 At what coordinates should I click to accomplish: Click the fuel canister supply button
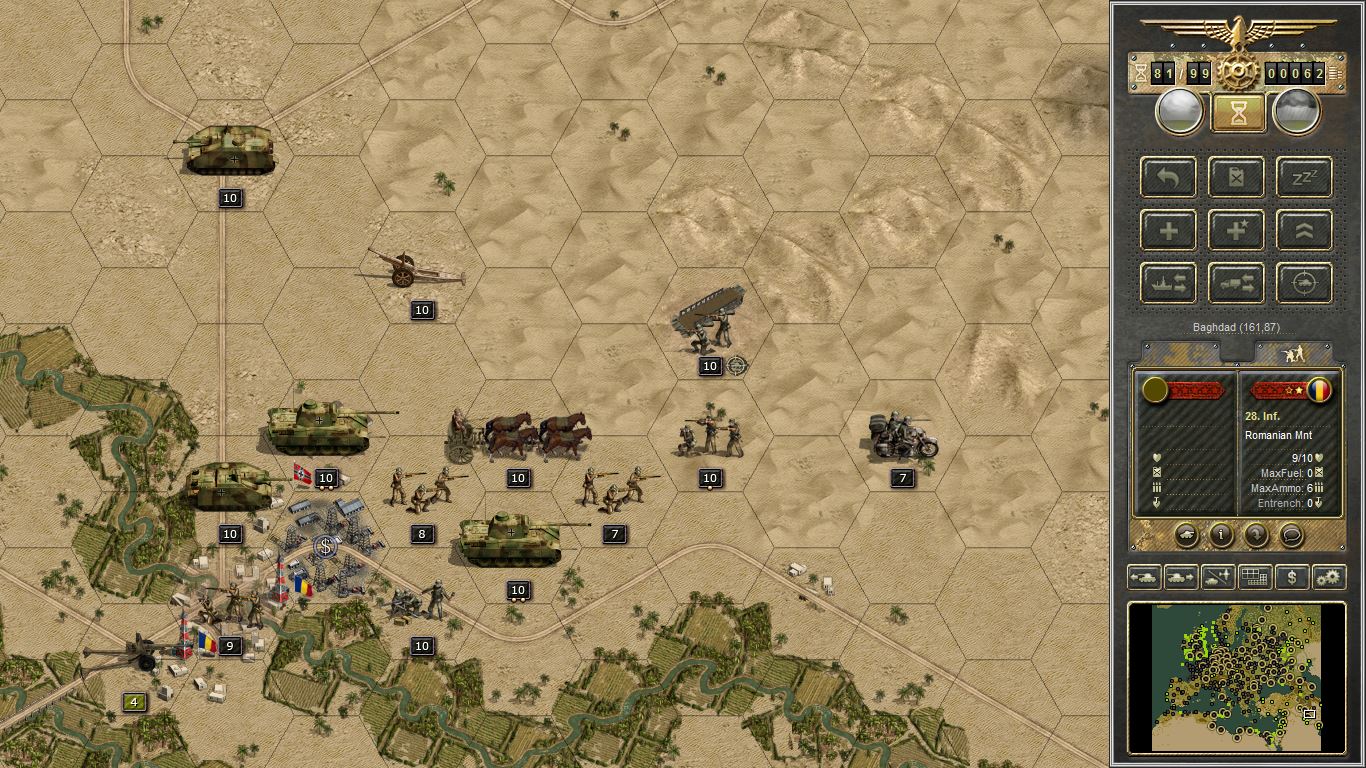coord(1236,178)
